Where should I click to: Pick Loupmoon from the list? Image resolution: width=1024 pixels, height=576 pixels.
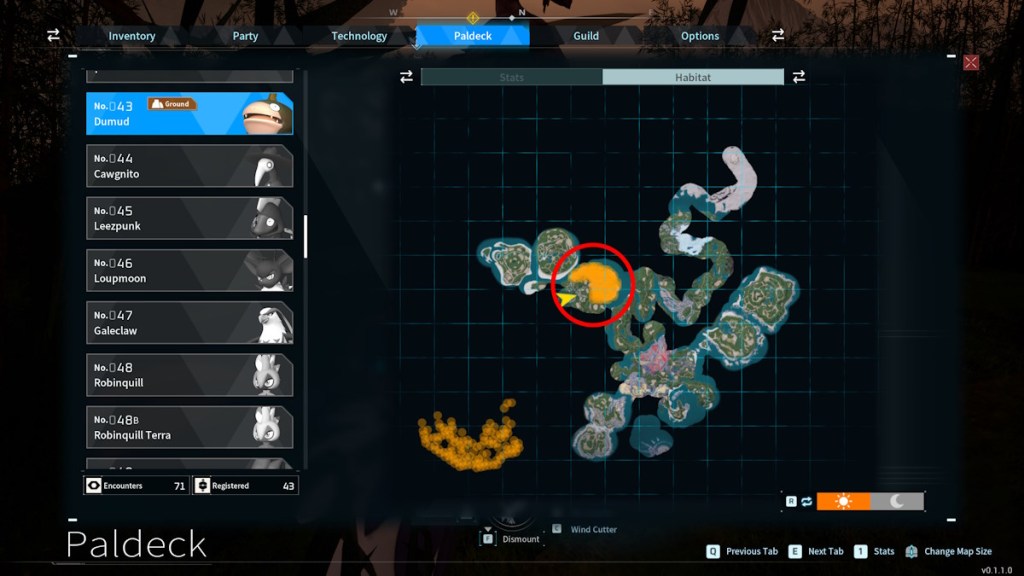point(189,270)
